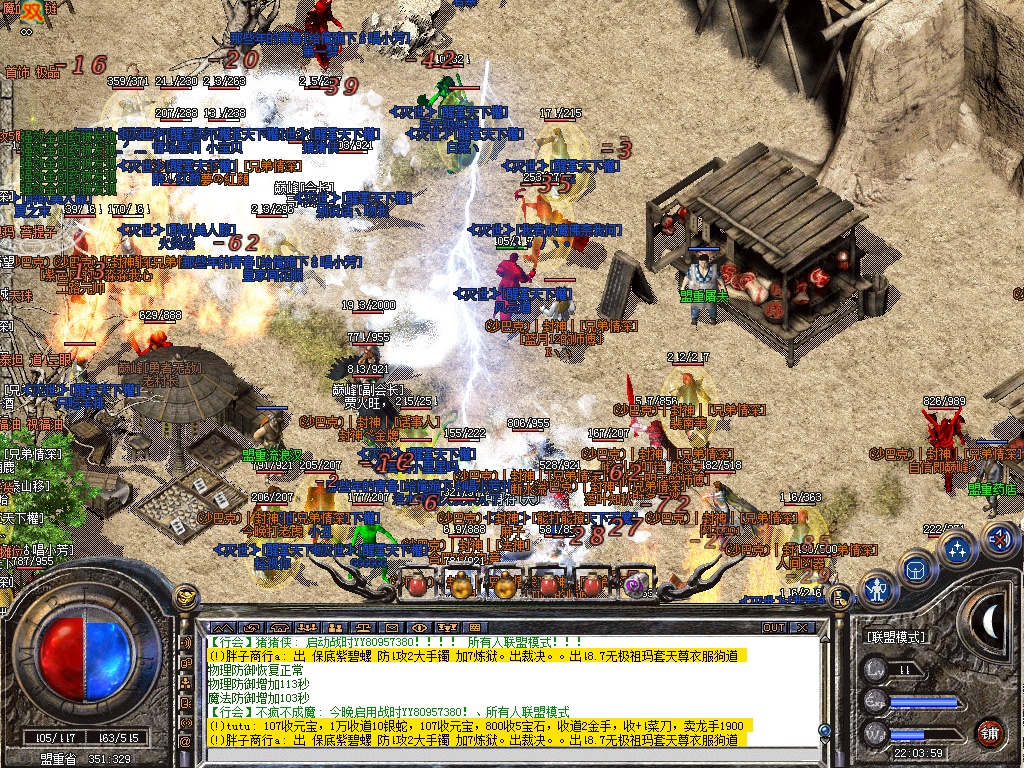
Task: Open the bag inventory round button
Action: 914,569
